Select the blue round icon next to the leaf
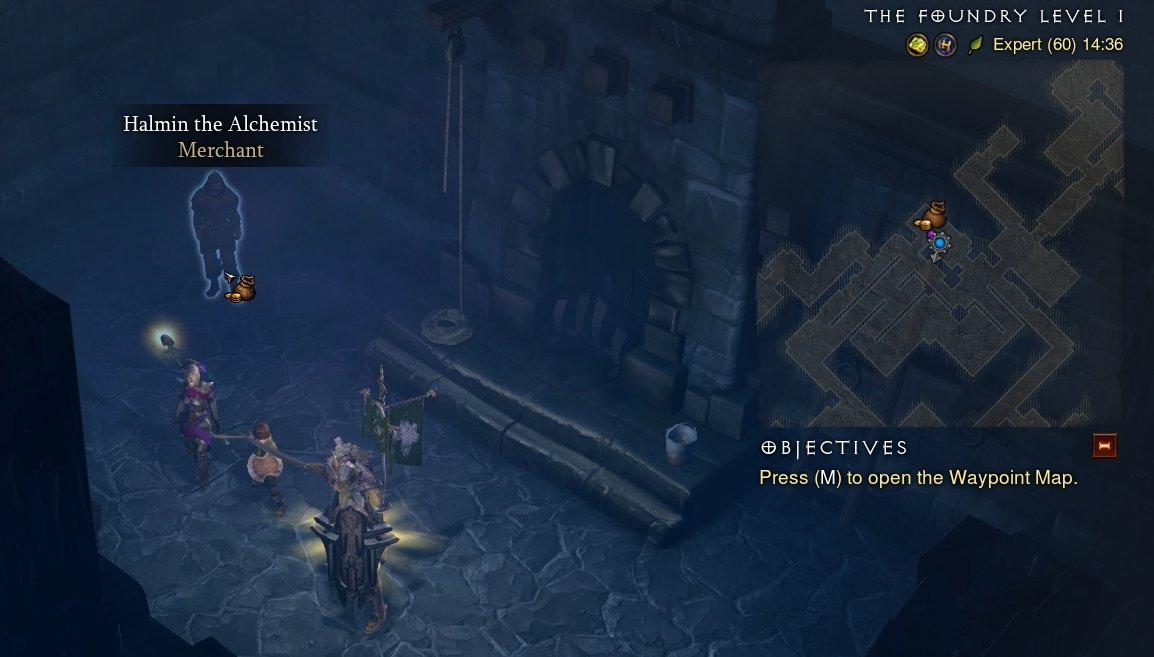Viewport: 1154px width, 657px height. tap(945, 45)
